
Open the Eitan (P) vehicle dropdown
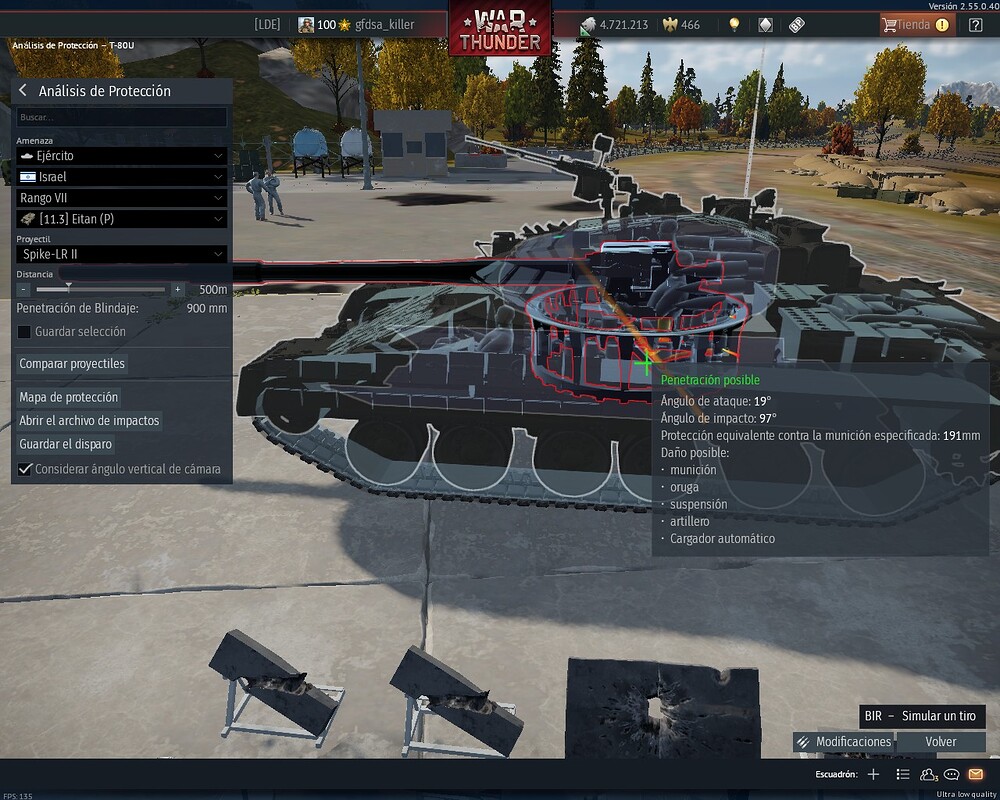[x=122, y=219]
